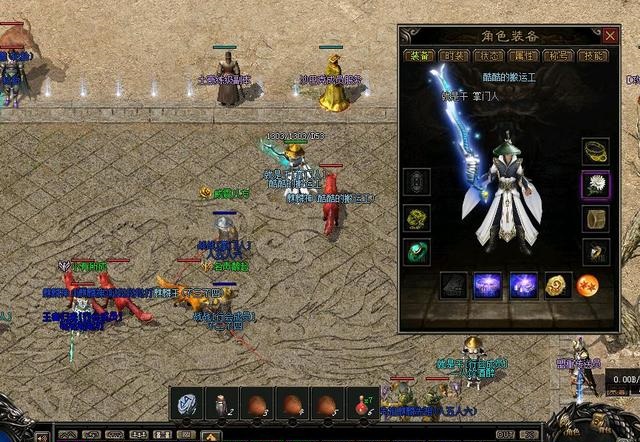Choose the golden dragon emblem slot
The image size is (640, 442).
coord(417,217)
